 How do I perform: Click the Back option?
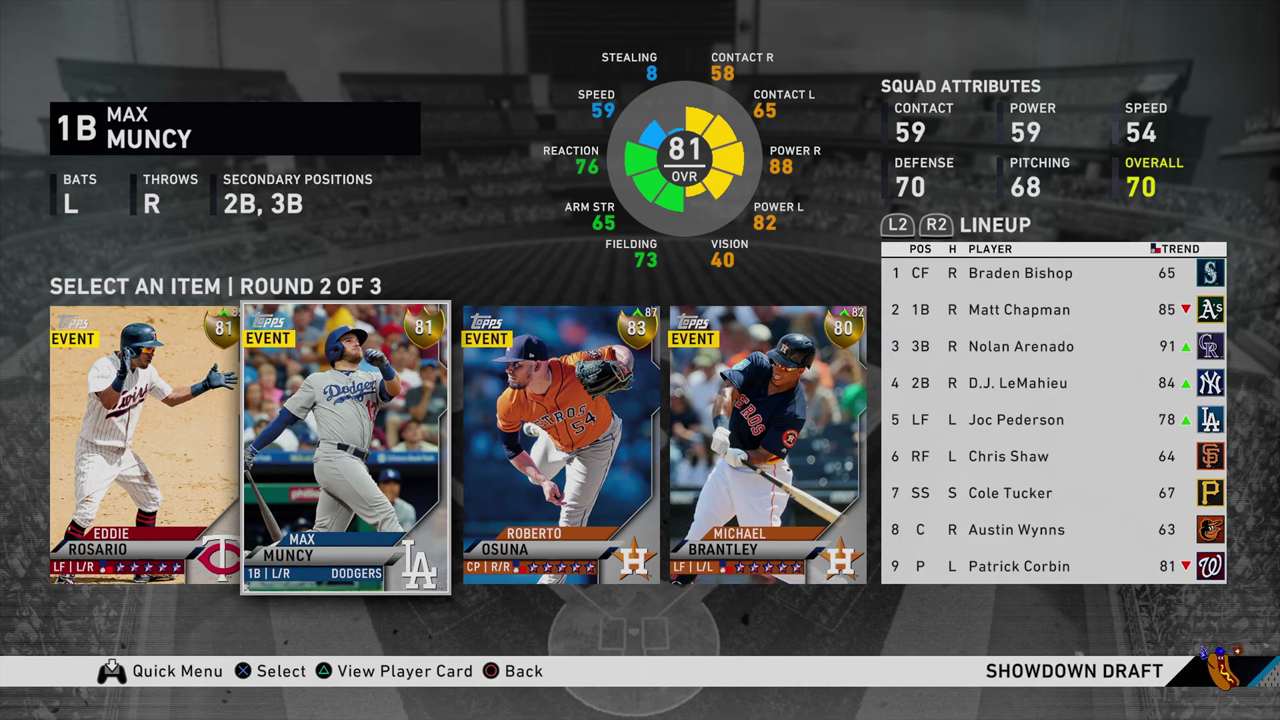(x=524, y=671)
